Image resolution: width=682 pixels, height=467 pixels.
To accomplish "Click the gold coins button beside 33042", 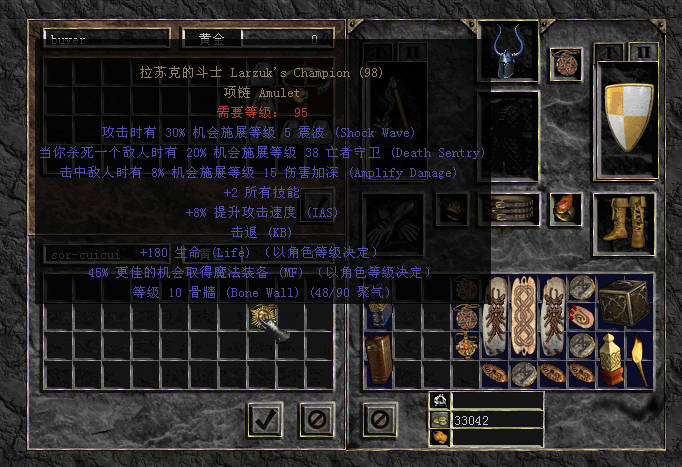I will (439, 420).
